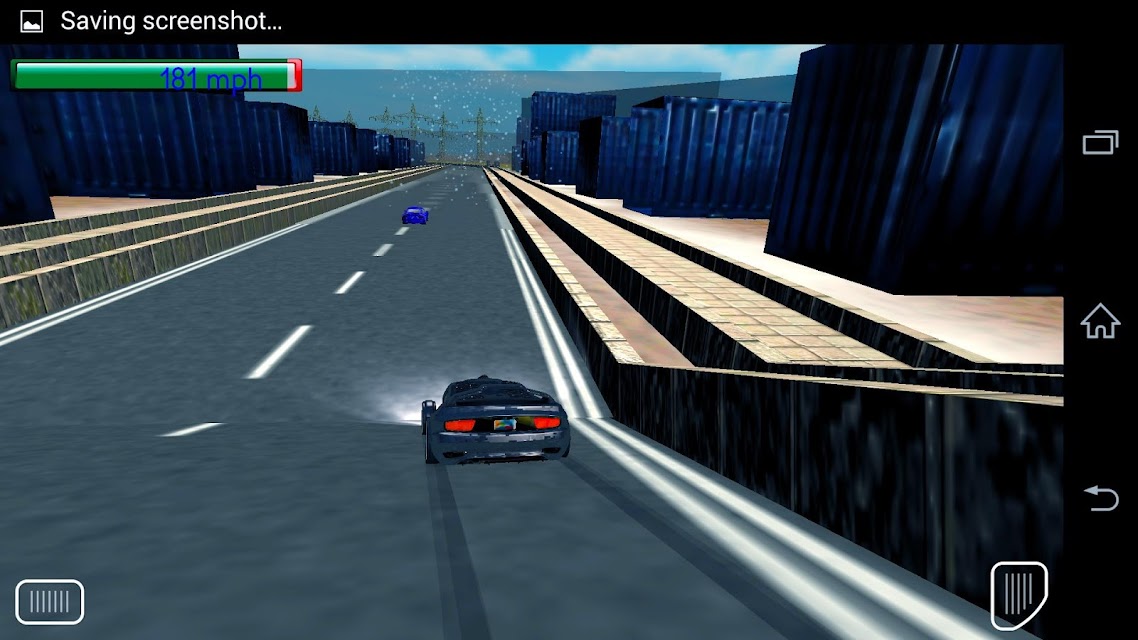Hit the gas pedal button

tap(1018, 596)
